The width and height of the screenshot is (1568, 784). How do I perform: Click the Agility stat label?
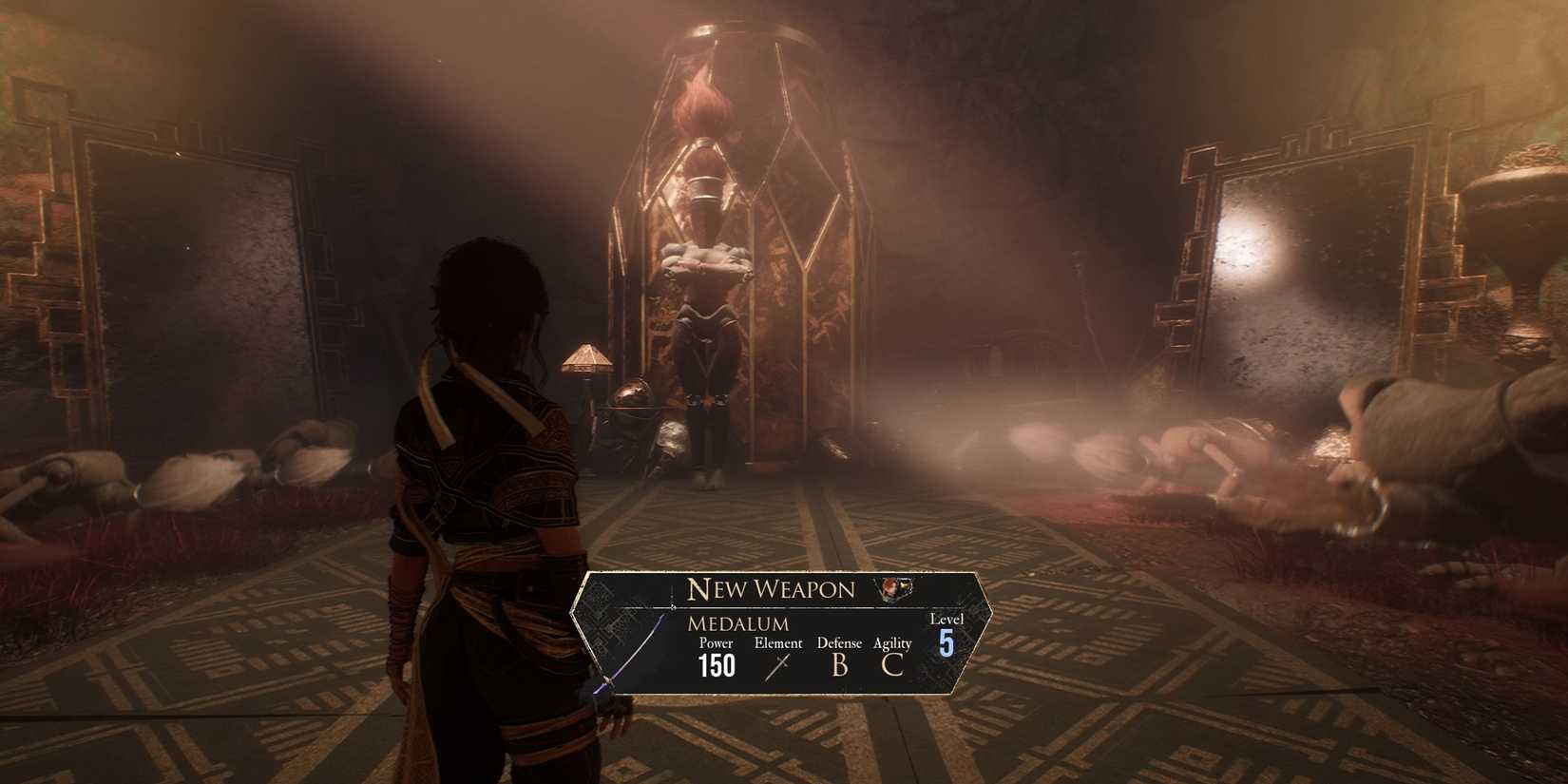[x=891, y=643]
